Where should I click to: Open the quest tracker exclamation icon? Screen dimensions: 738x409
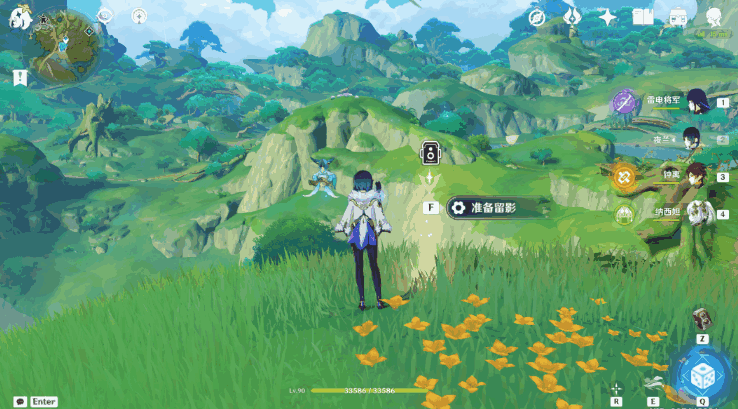click(x=19, y=78)
